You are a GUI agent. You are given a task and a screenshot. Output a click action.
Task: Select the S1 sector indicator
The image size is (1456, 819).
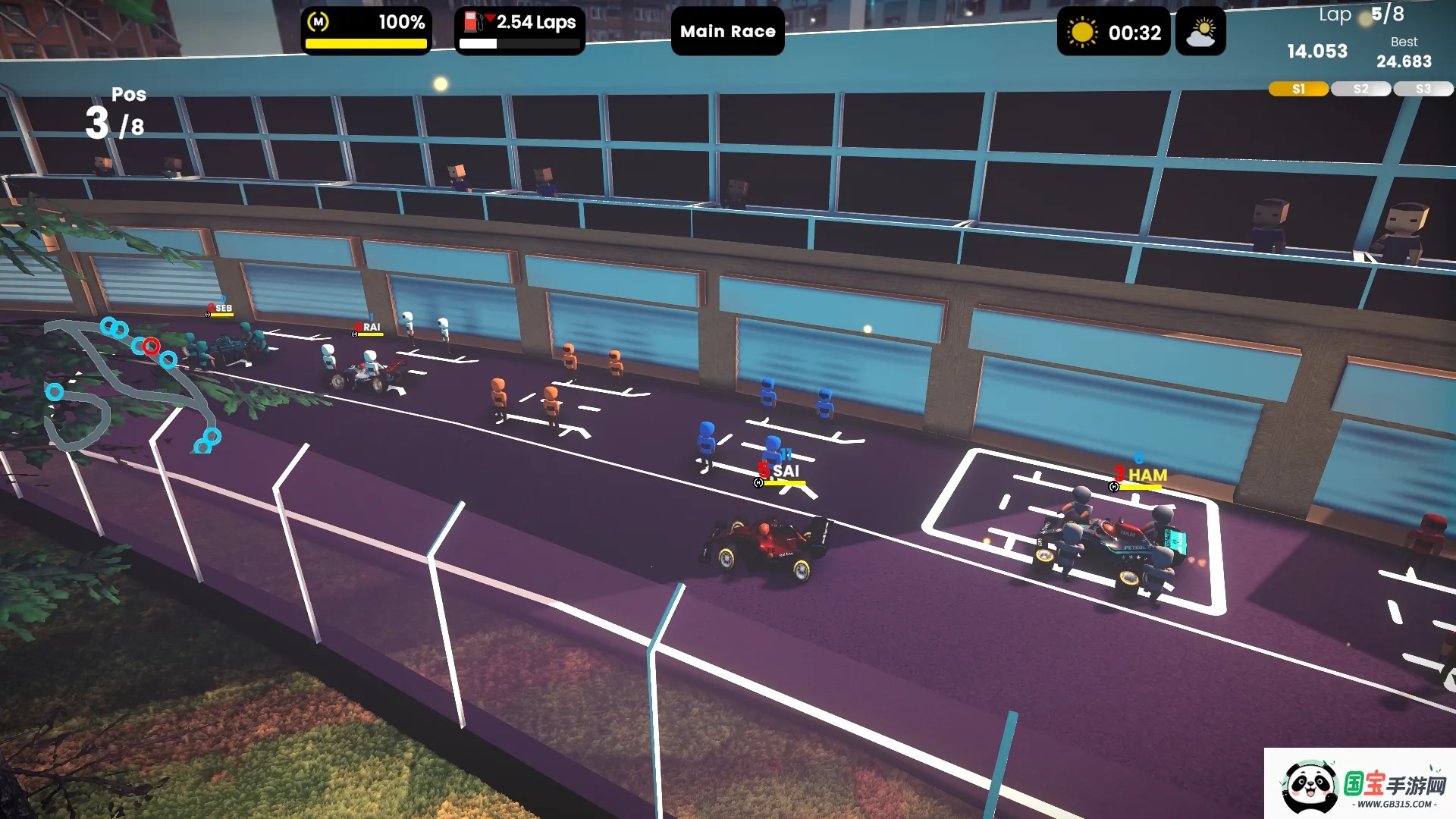coord(1298,89)
